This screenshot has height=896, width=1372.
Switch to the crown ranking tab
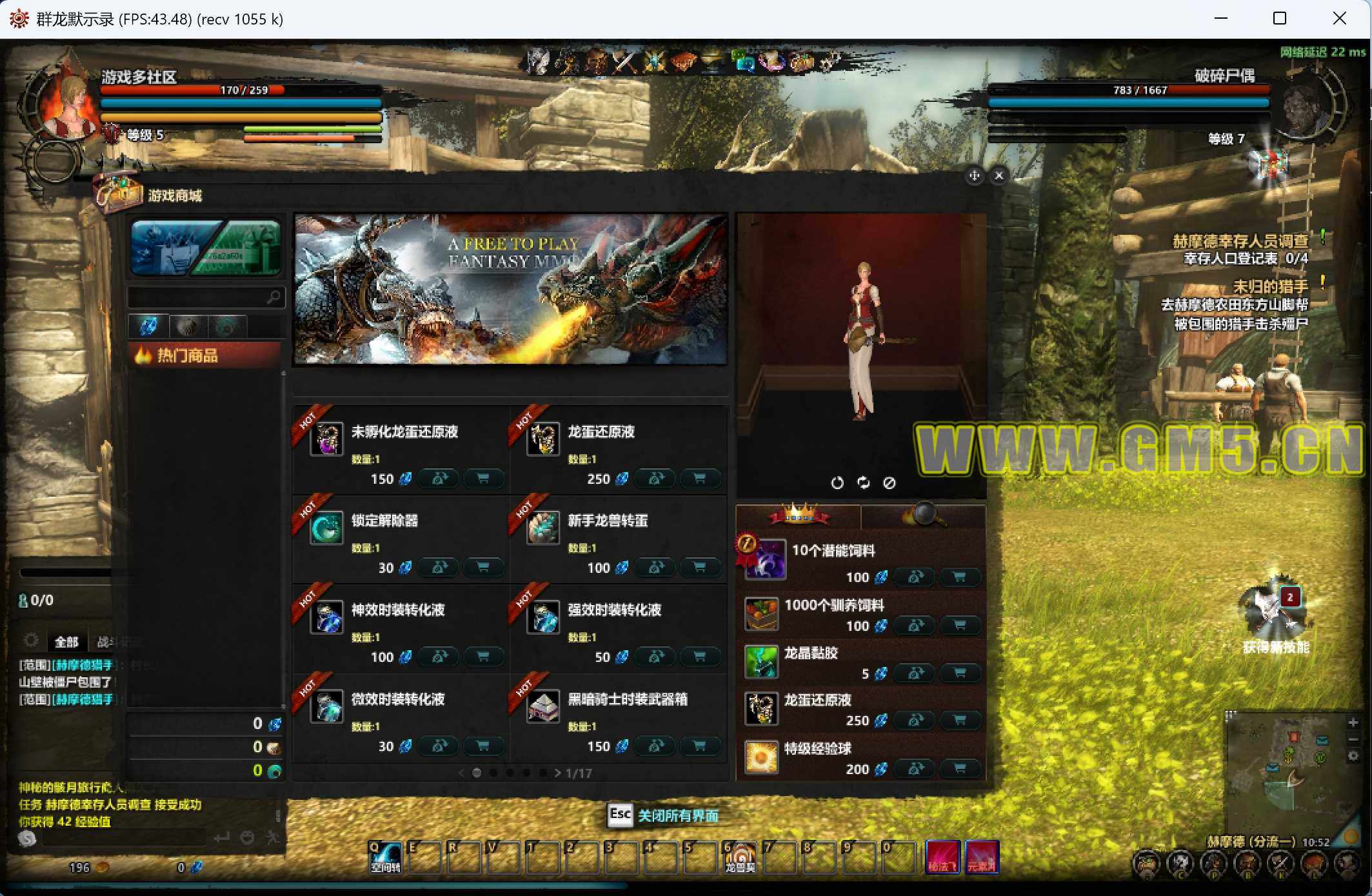pos(799,516)
